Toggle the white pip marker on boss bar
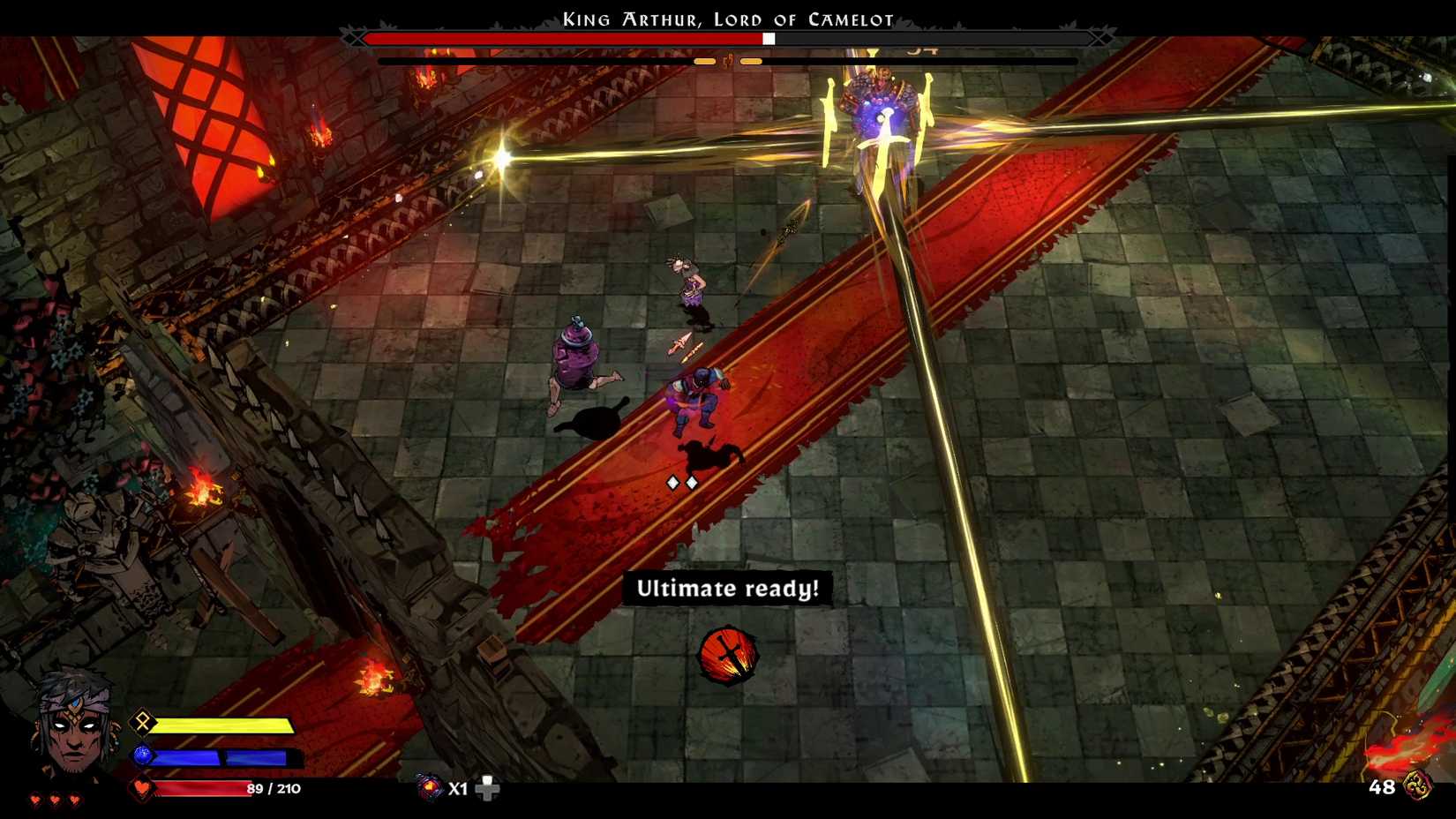 point(769,39)
